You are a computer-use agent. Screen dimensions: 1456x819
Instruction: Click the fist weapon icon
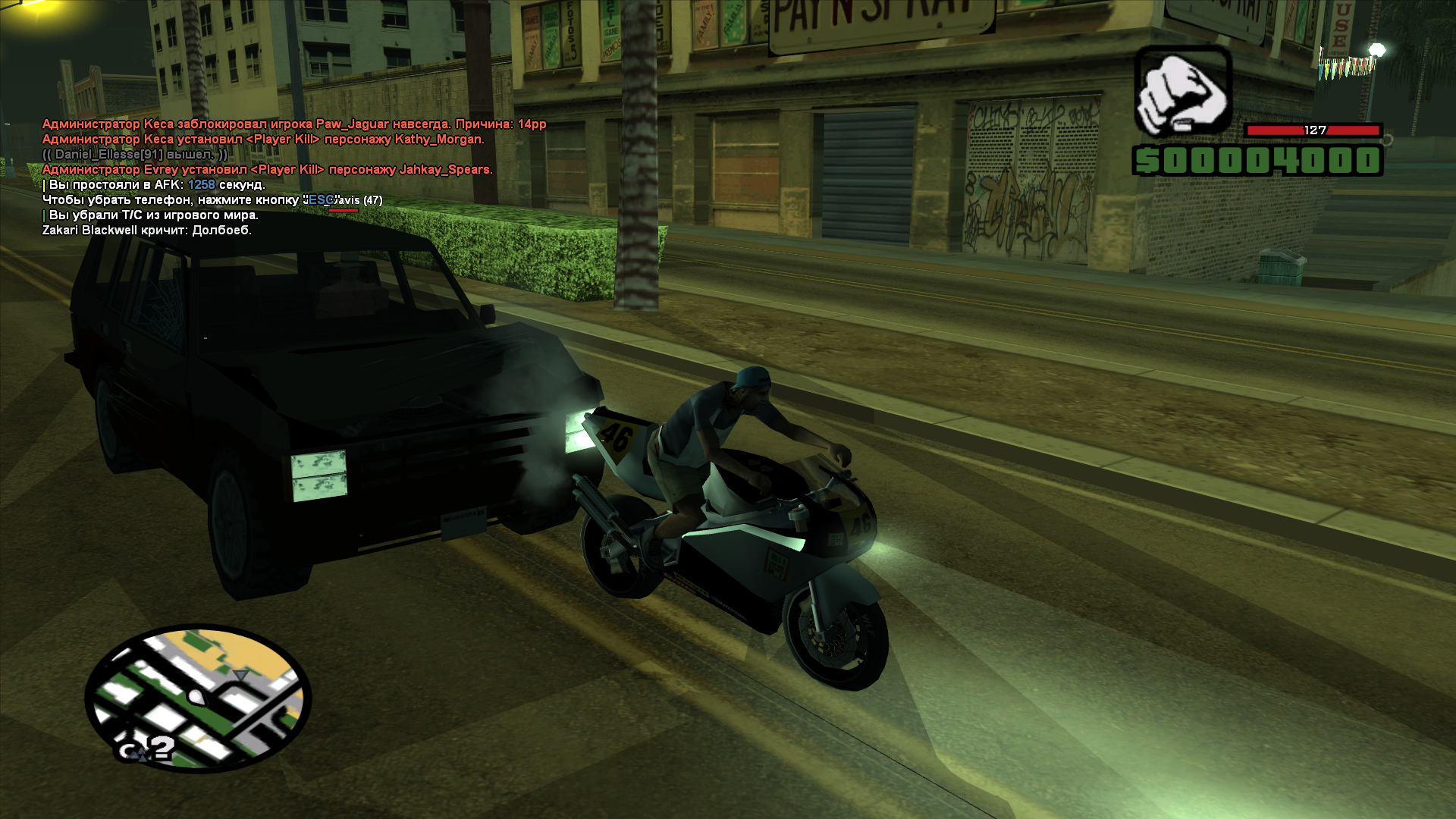[x=1182, y=91]
